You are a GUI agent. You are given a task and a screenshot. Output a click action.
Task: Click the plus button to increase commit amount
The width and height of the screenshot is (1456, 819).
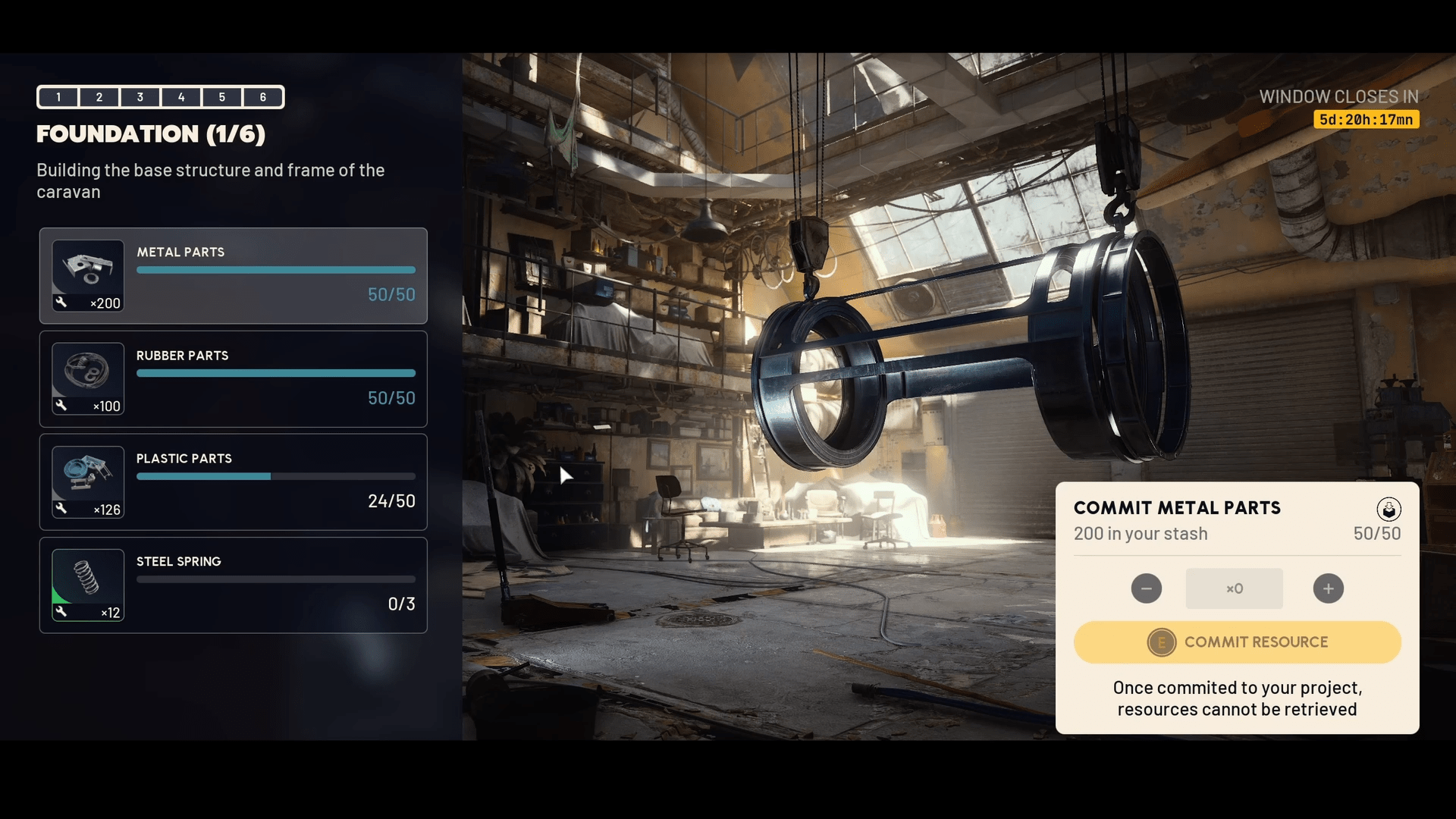click(x=1328, y=588)
